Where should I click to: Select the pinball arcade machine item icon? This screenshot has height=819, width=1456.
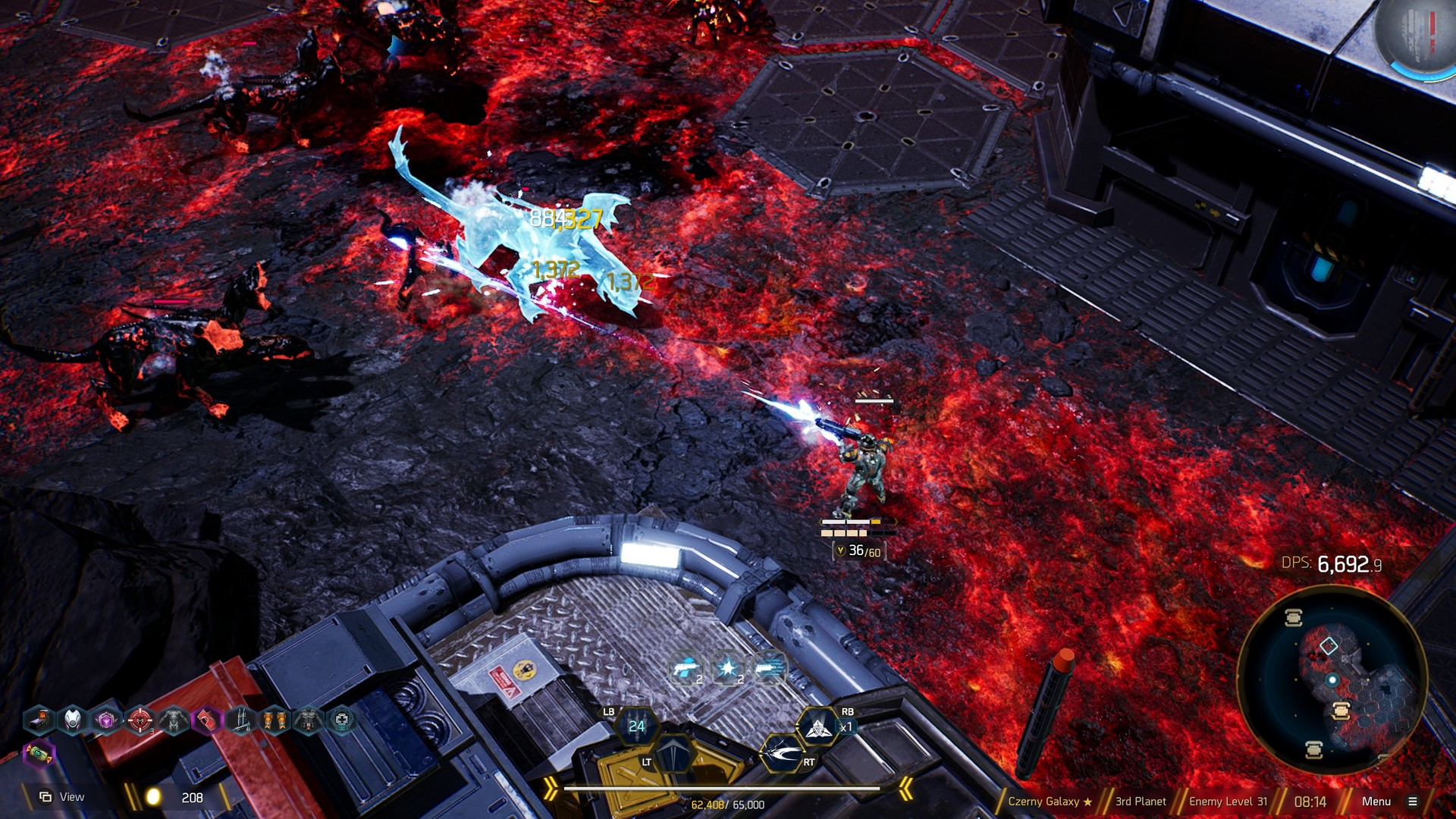[x=39, y=720]
